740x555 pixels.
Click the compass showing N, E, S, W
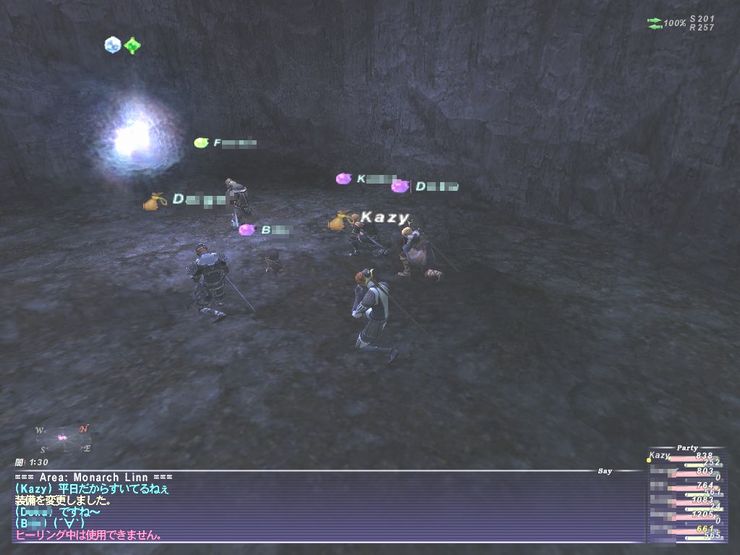point(63,438)
